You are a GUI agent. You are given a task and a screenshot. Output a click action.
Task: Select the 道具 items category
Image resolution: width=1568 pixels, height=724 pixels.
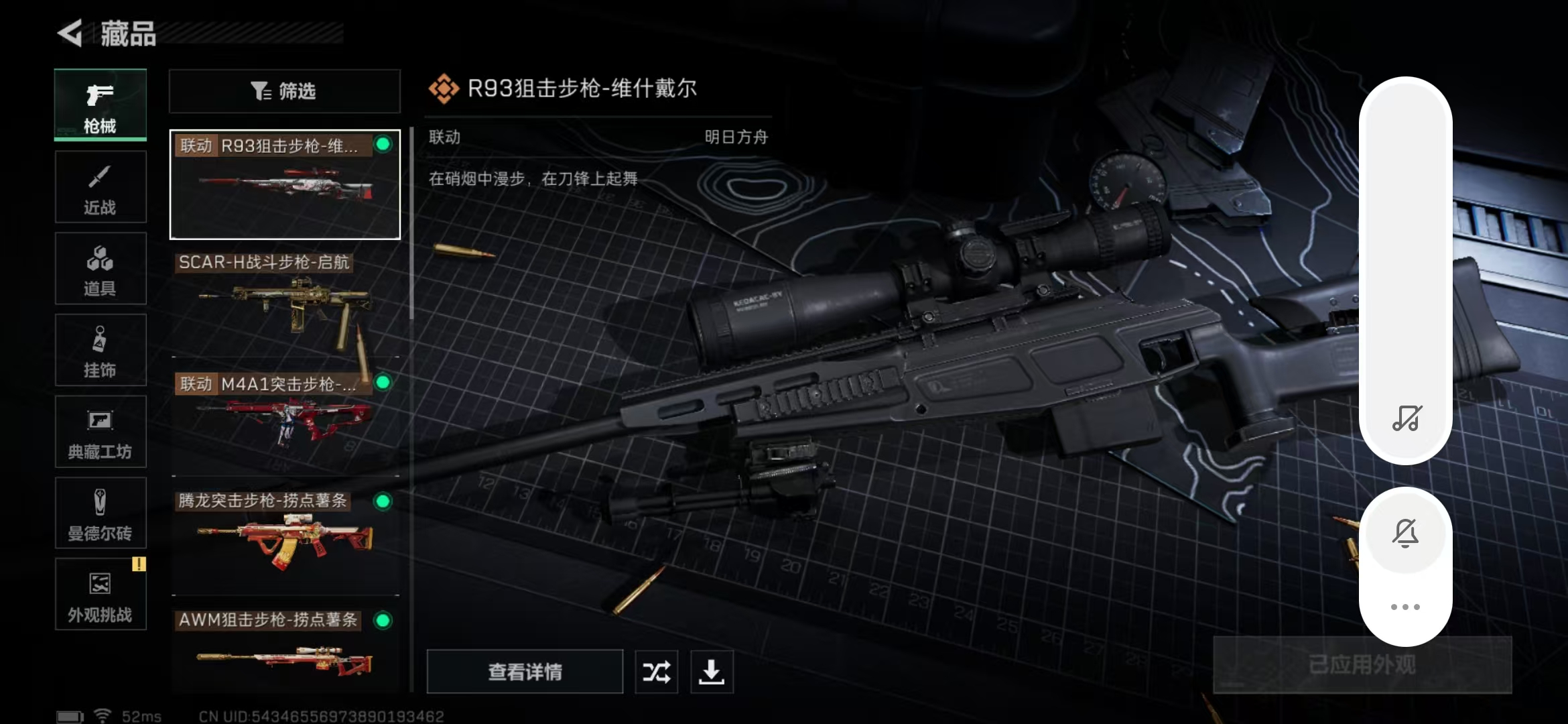(x=101, y=269)
